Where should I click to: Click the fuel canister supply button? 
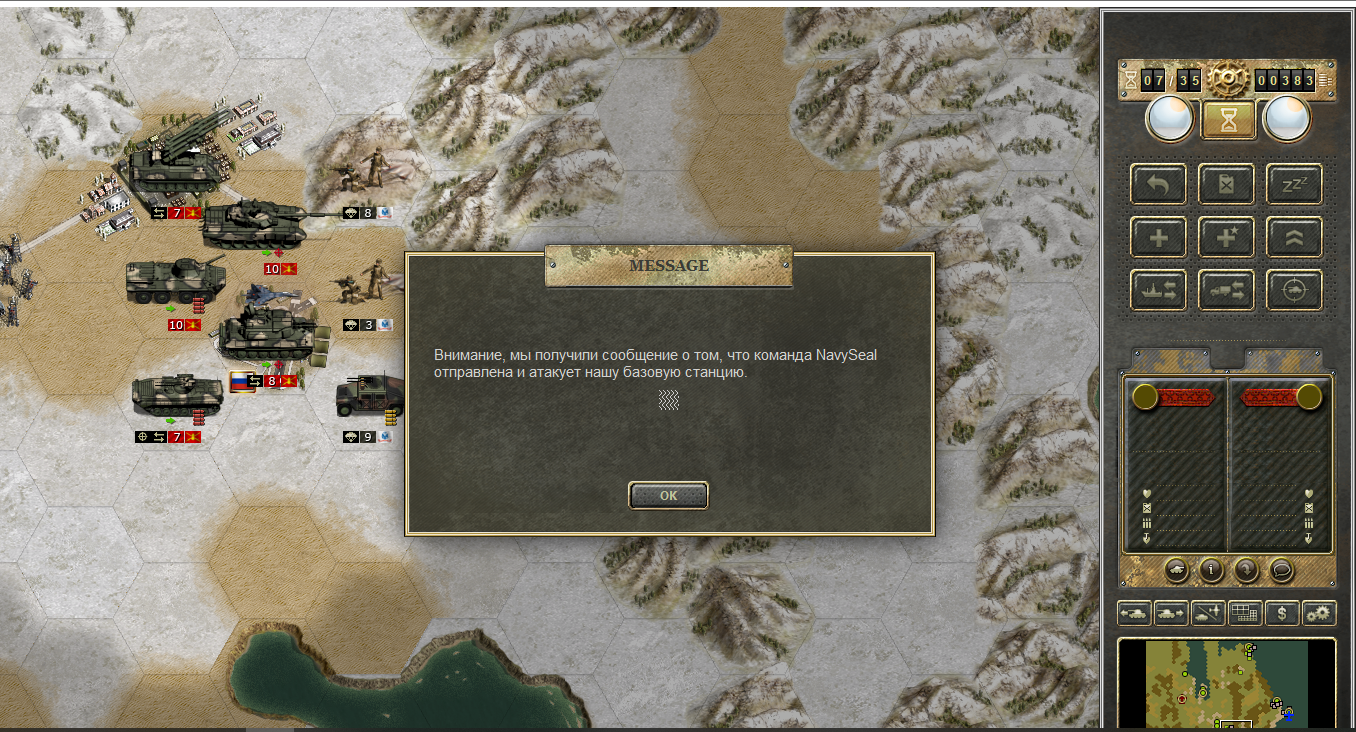point(1227,184)
